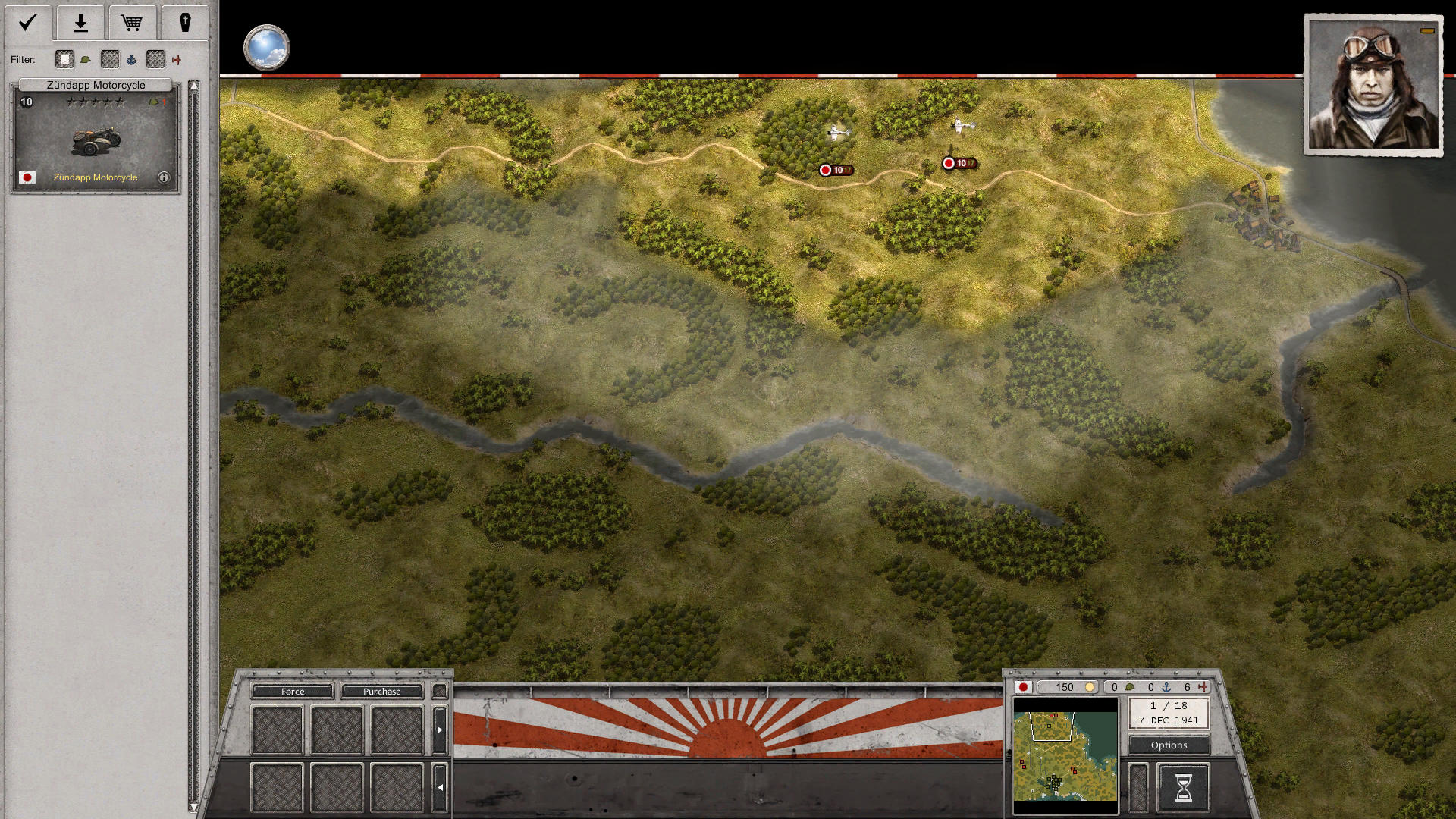Image resolution: width=1456 pixels, height=819 pixels.
Task: Click the scrollbar up arrow on unit list
Action: pyautogui.click(x=196, y=83)
